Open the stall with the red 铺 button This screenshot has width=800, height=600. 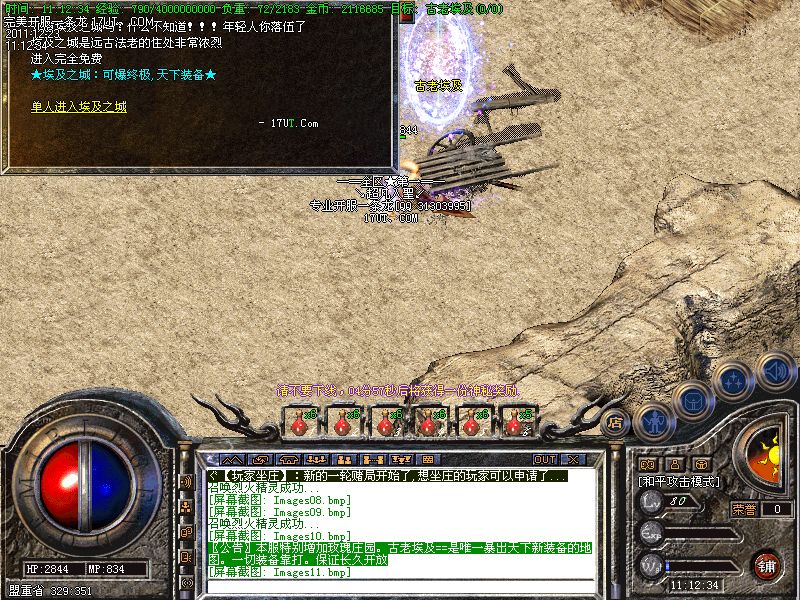pos(767,565)
